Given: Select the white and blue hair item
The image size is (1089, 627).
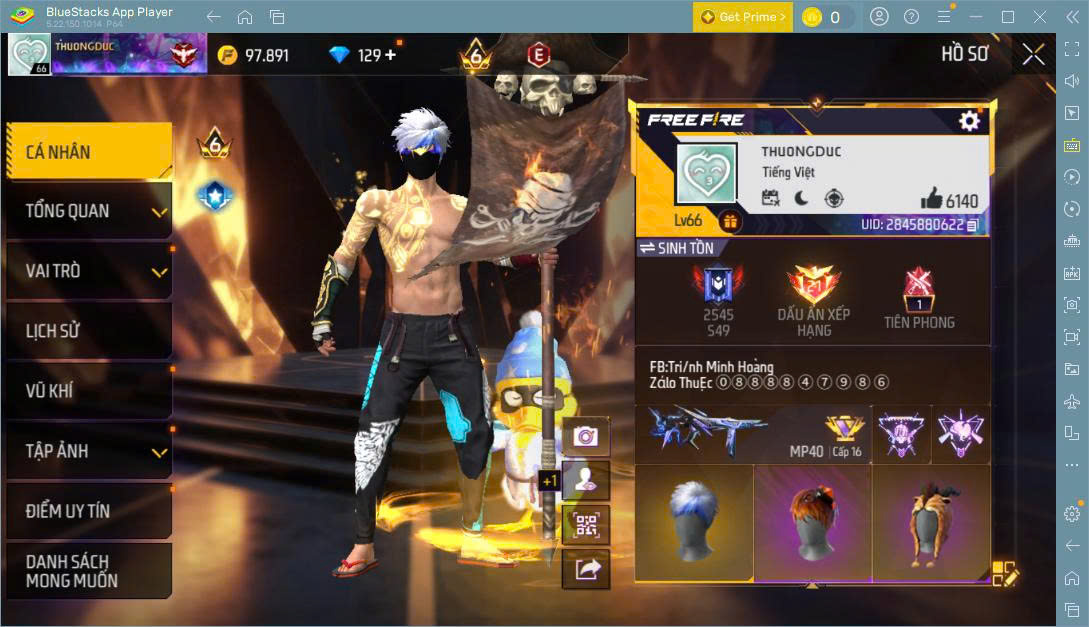Looking at the screenshot, I should pos(694,523).
